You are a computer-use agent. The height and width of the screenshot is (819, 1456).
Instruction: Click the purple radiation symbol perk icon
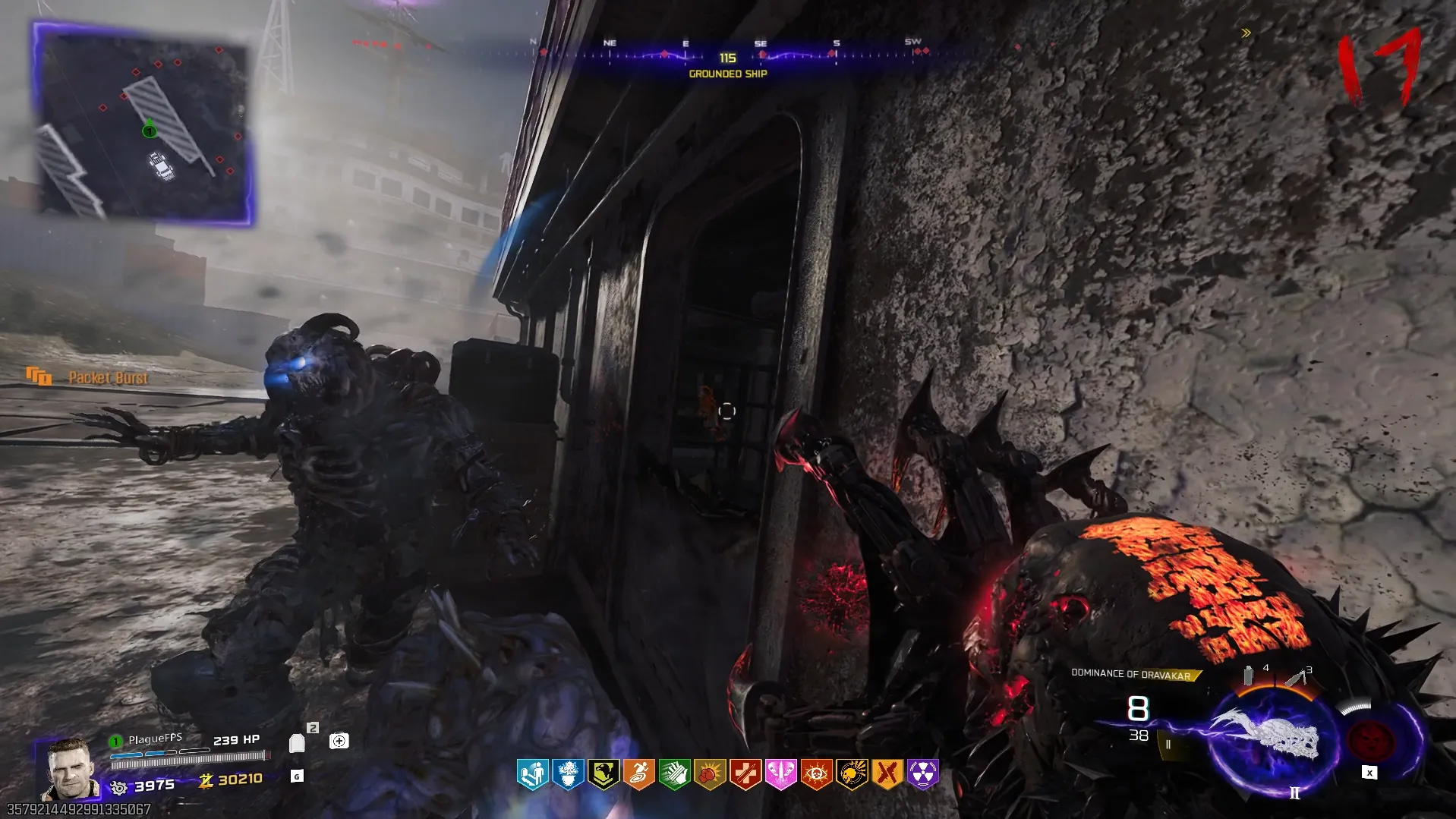(922, 774)
